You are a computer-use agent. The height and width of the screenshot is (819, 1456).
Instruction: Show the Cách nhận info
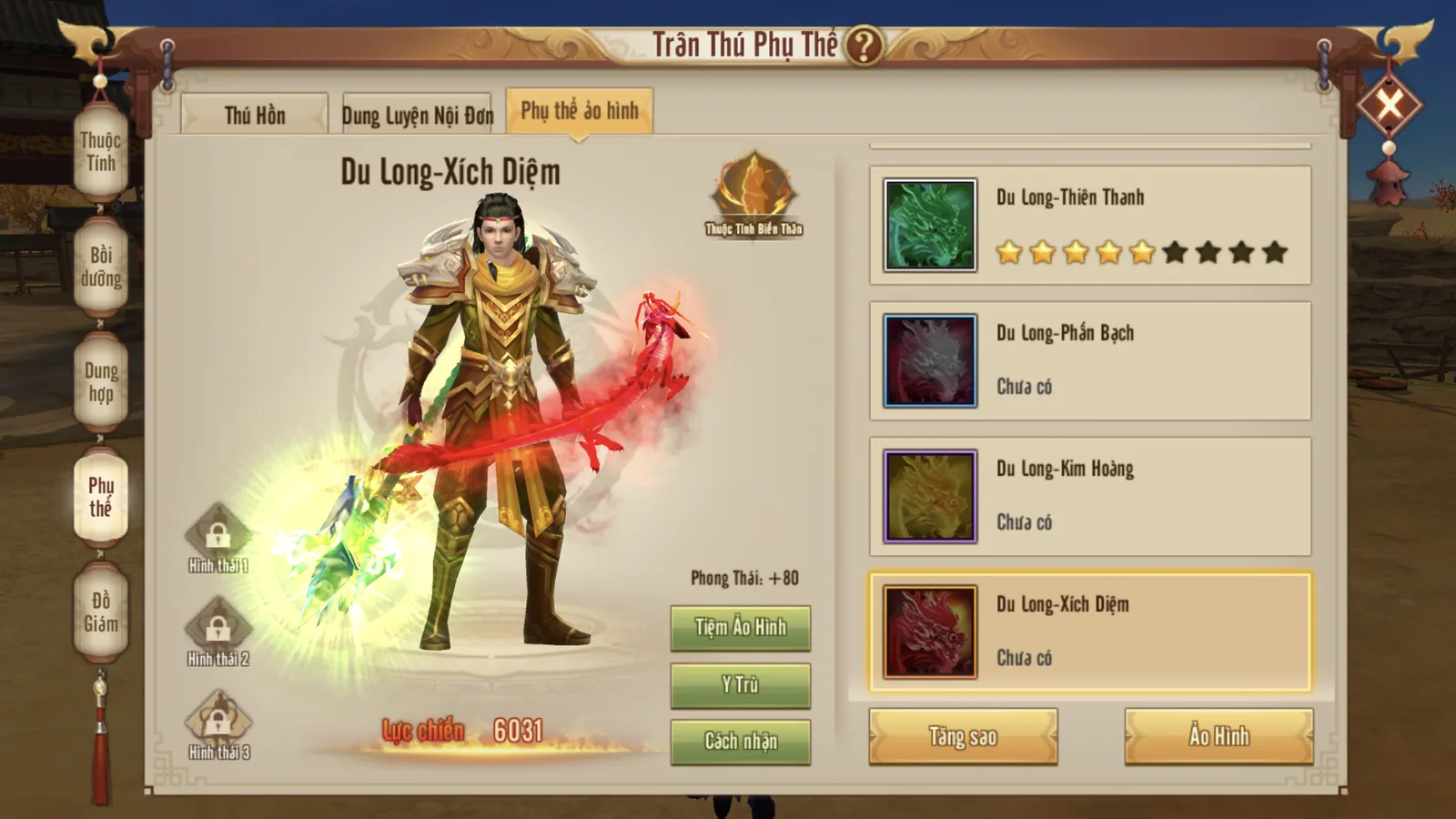pos(740,742)
